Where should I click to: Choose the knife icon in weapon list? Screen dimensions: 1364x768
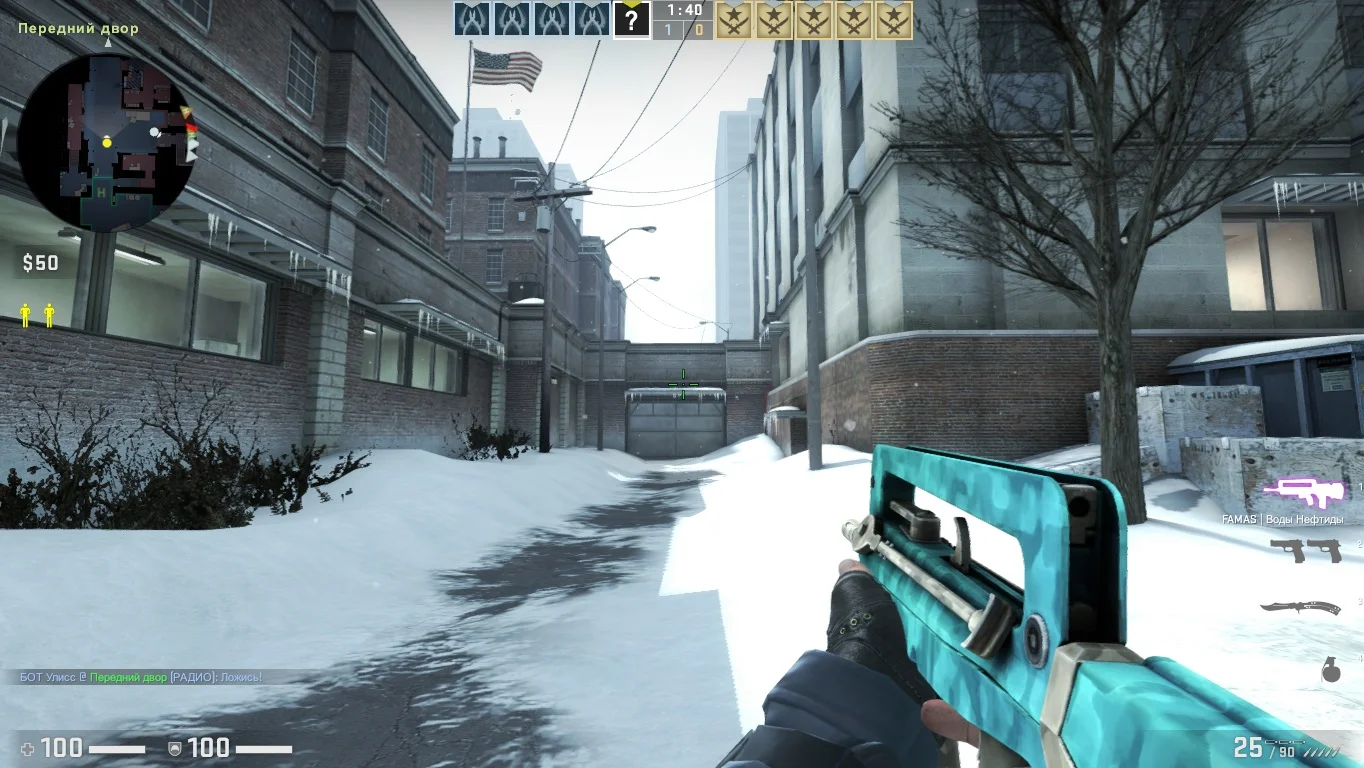(1300, 607)
